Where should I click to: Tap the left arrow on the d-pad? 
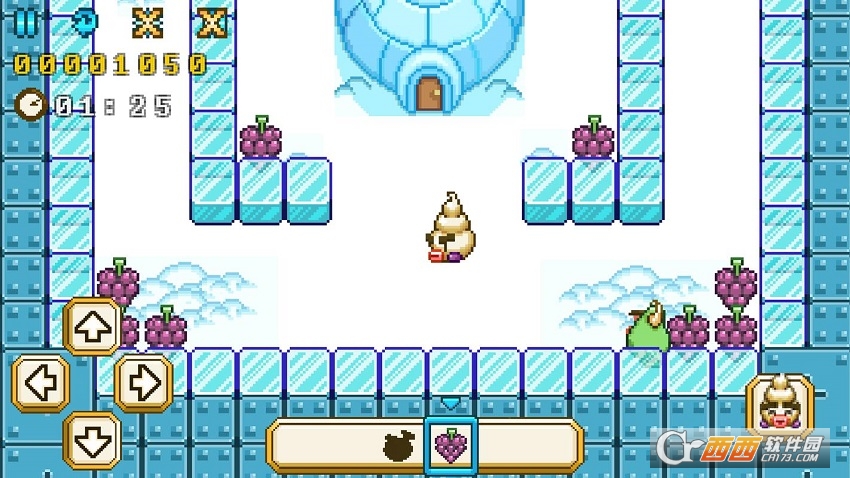[x=40, y=383]
